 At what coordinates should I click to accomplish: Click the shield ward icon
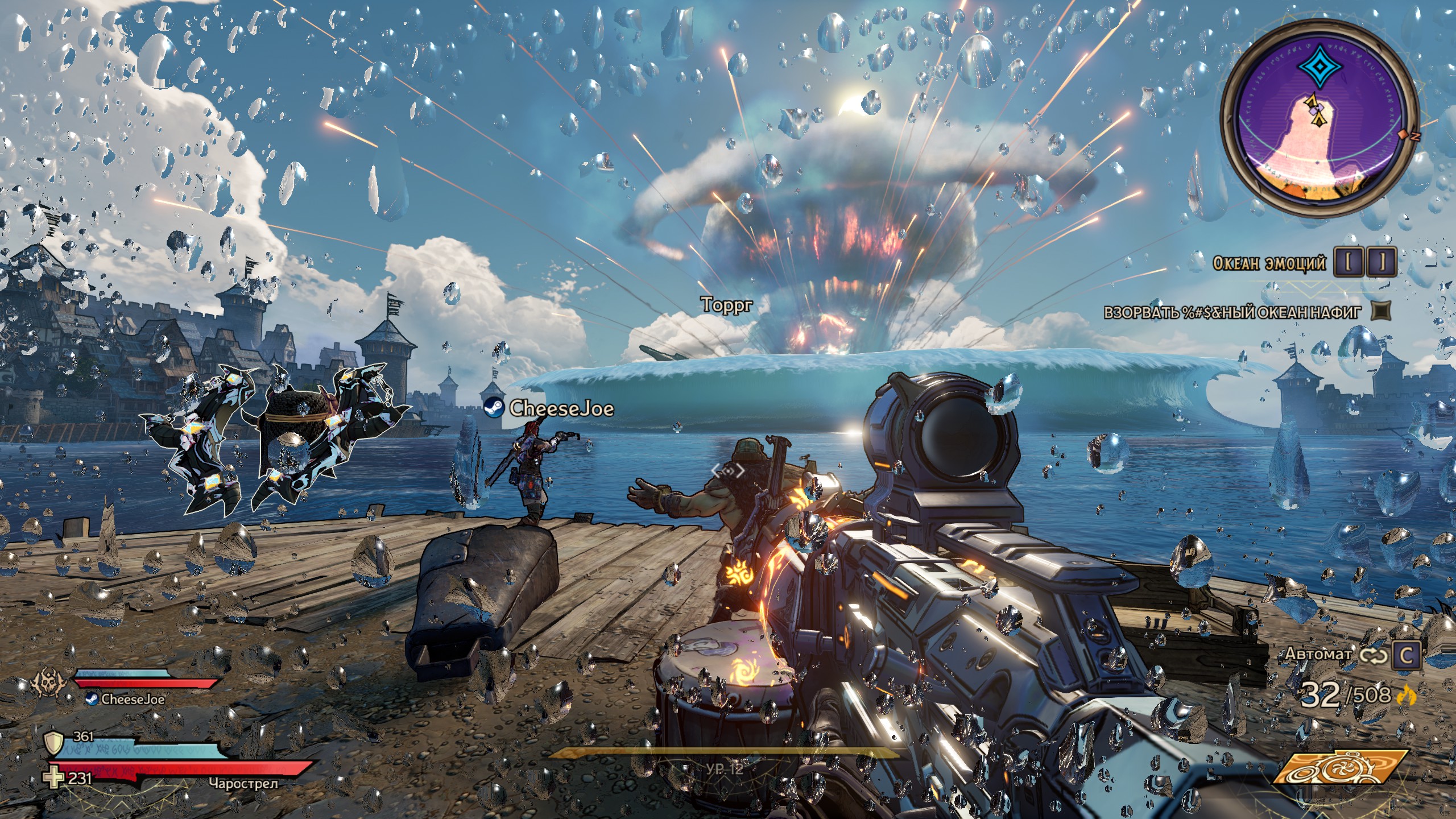[53, 742]
